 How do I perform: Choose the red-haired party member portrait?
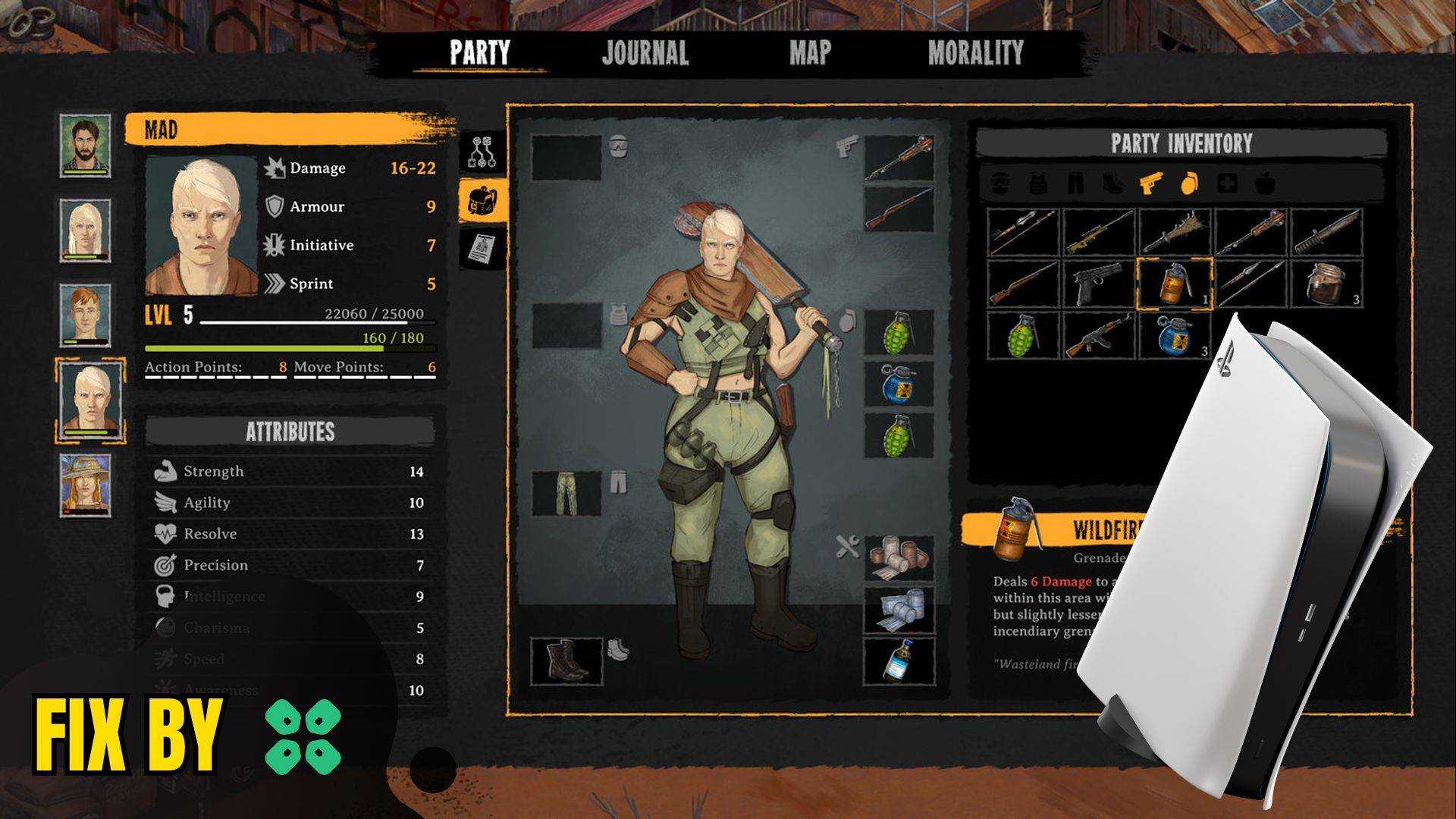[86, 315]
